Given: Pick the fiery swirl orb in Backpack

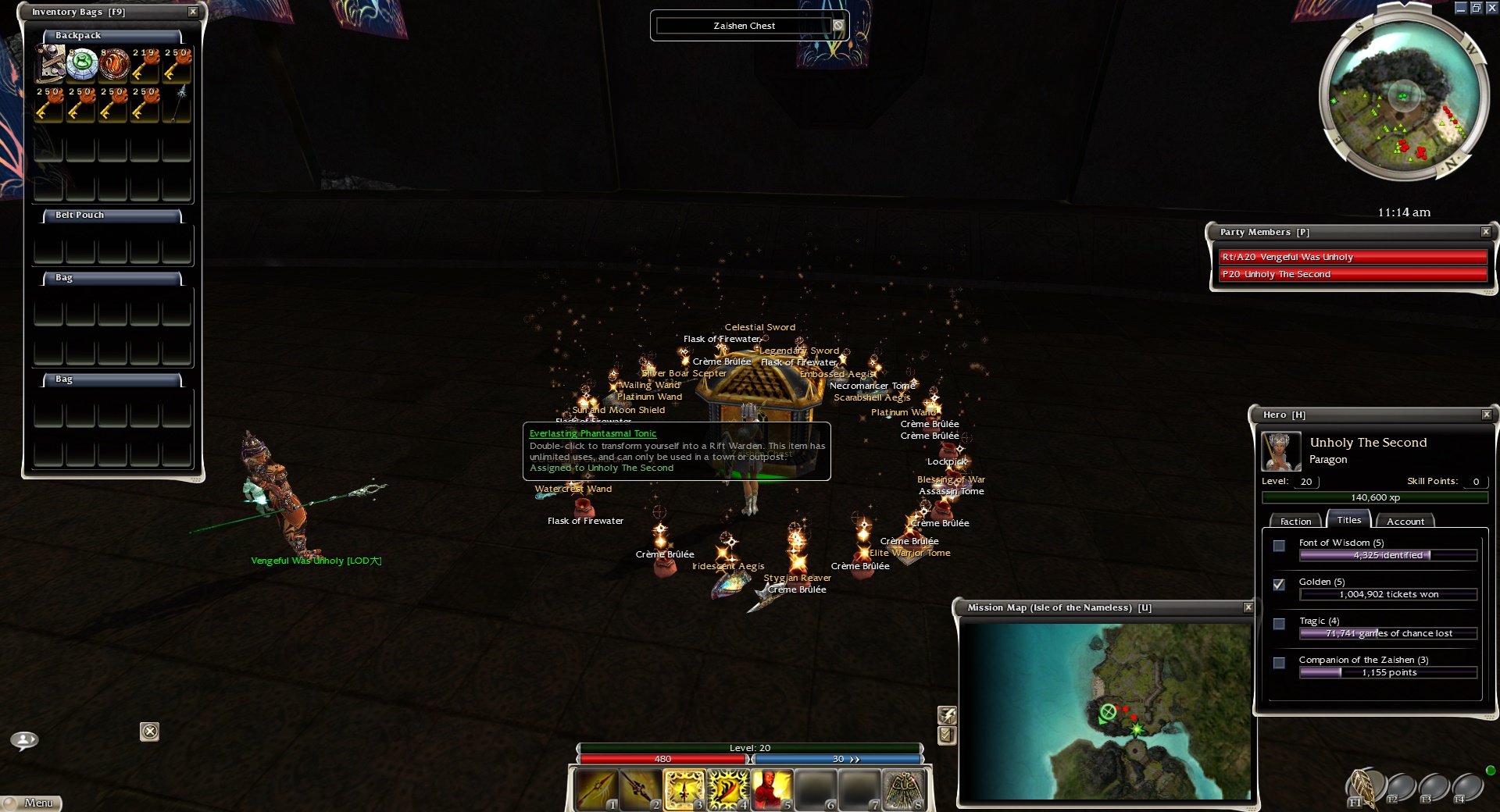Looking at the screenshot, I should (114, 64).
